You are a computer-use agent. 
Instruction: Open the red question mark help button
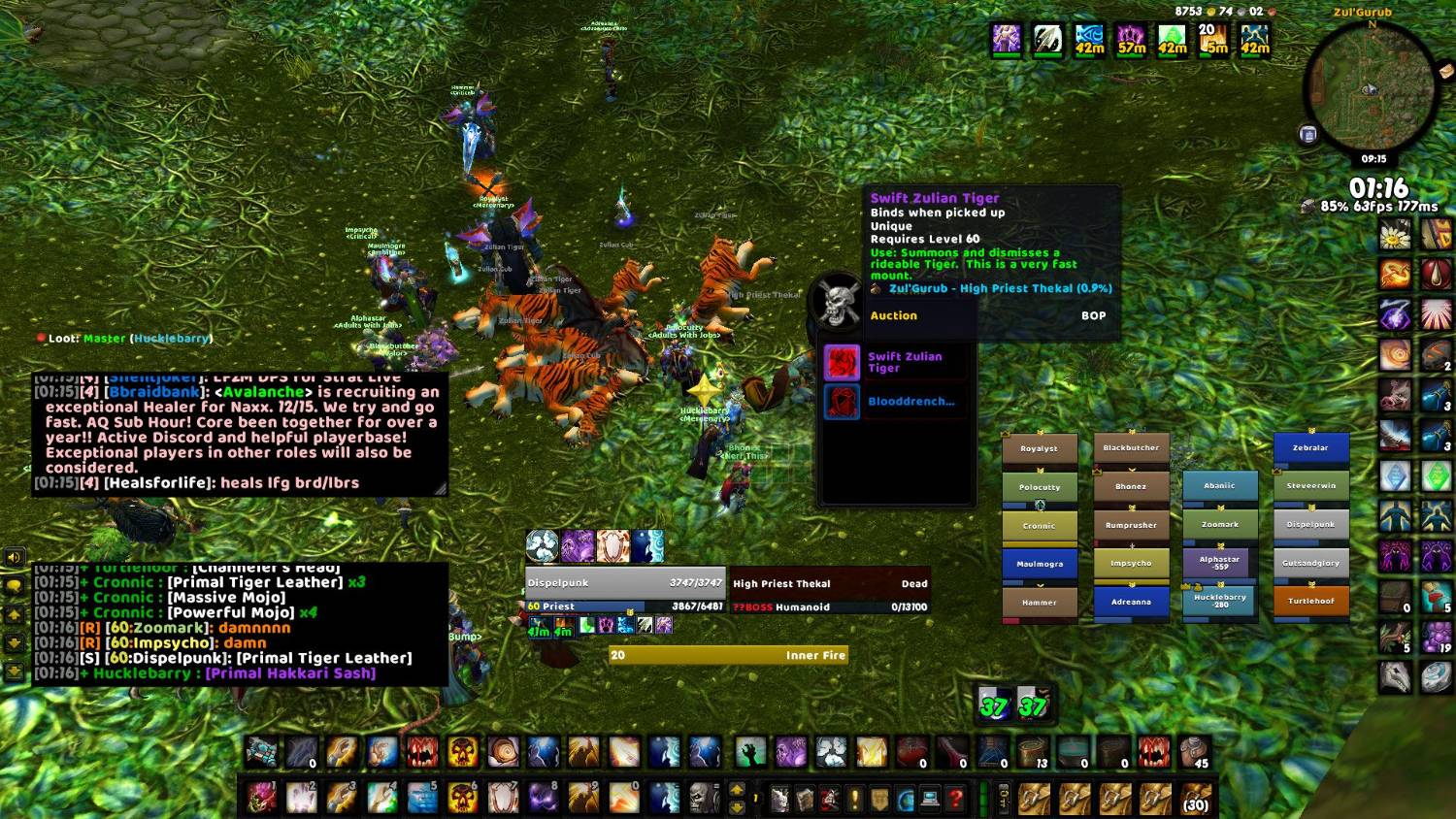955,799
